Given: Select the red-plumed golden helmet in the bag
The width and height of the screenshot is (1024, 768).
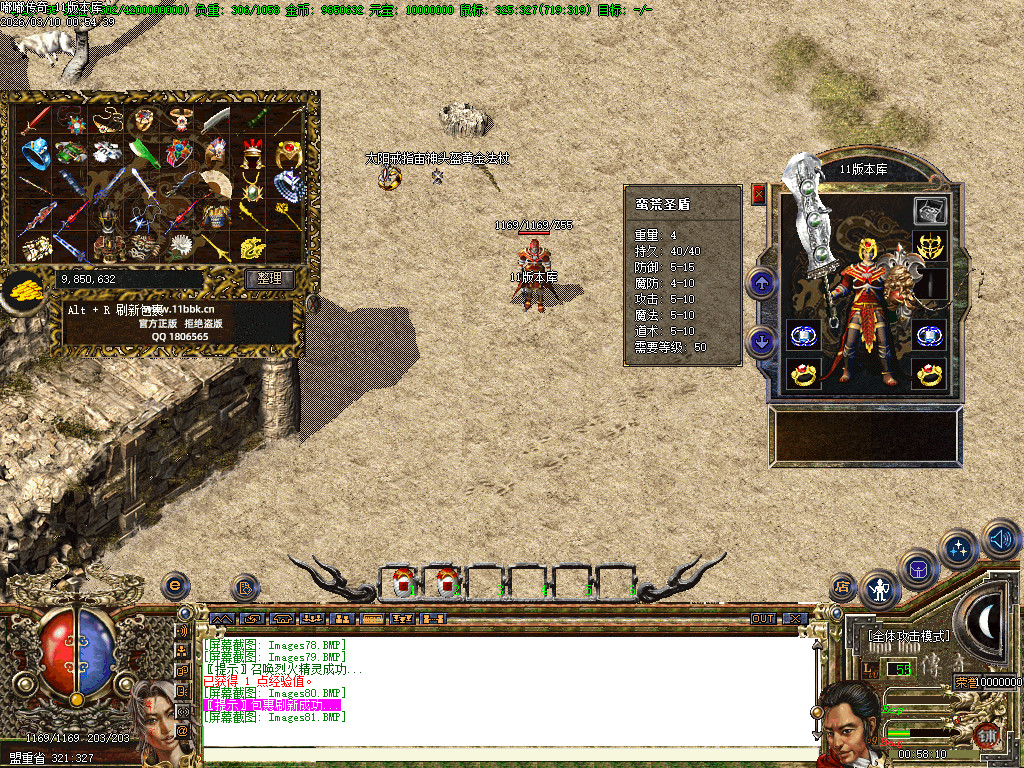Looking at the screenshot, I should (x=252, y=153).
